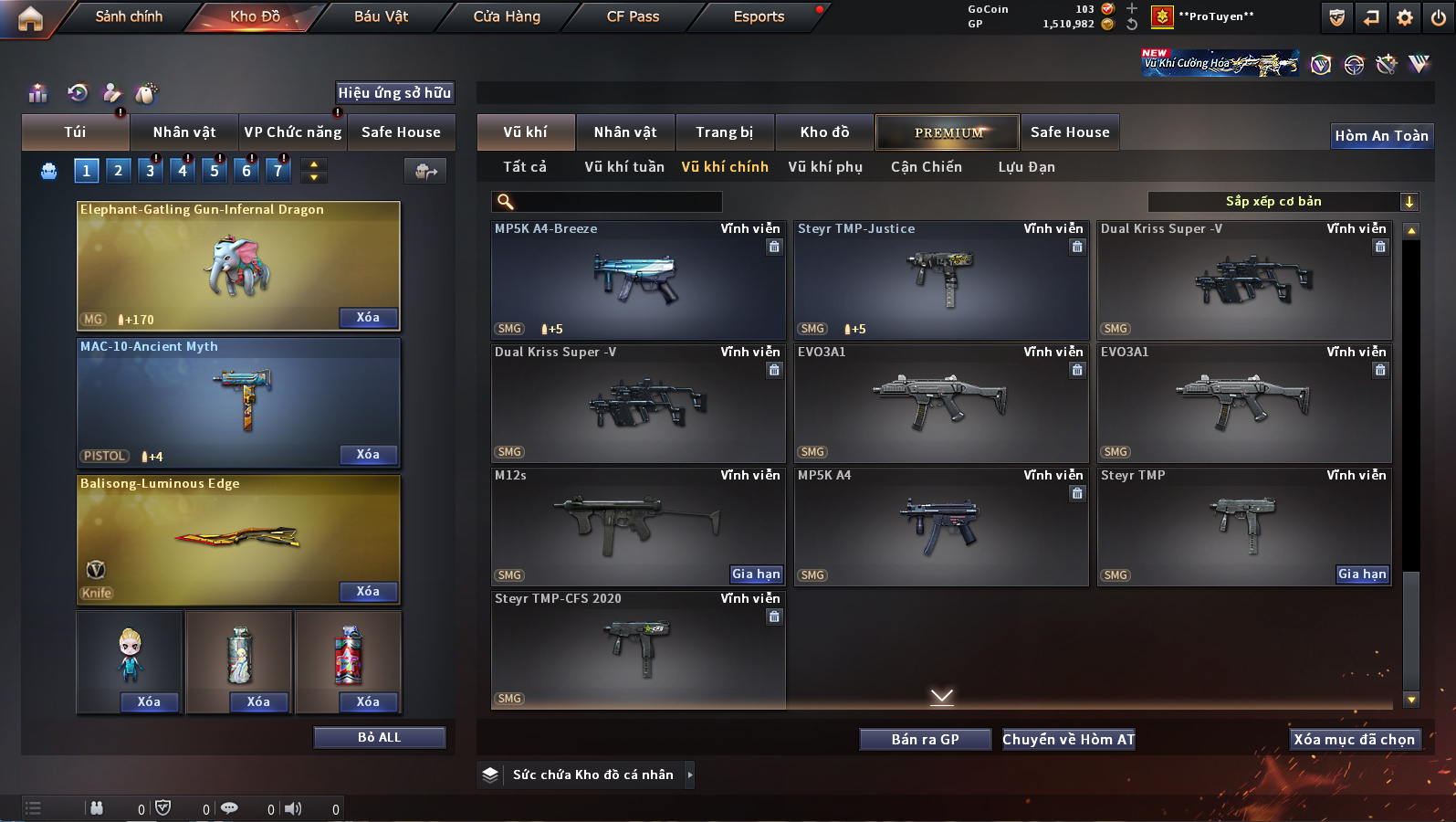
Task: Click the Bỏ ALL button
Action: [x=379, y=738]
